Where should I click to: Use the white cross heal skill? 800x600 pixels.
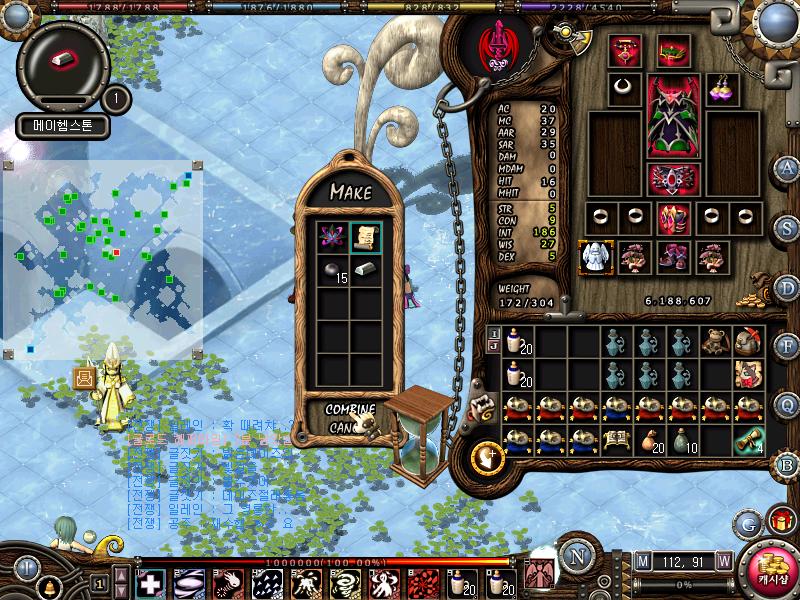tap(151, 583)
